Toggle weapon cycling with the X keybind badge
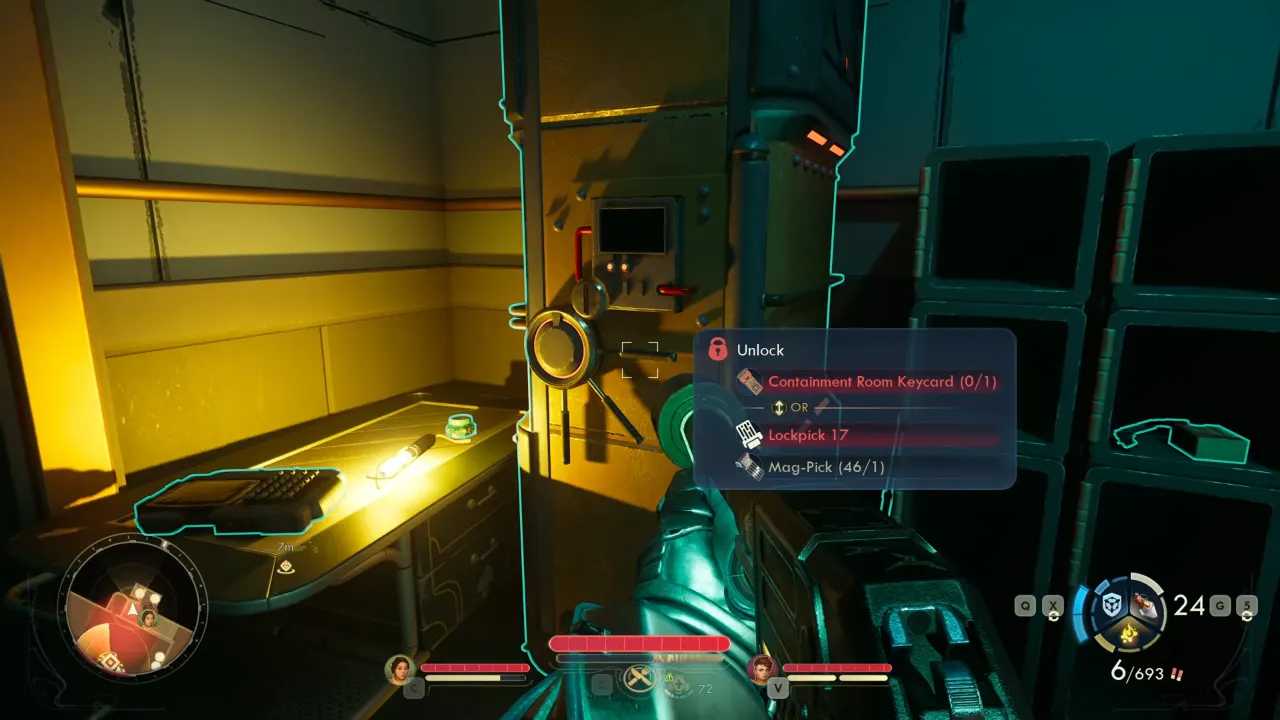The width and height of the screenshot is (1280, 720). tap(1053, 605)
